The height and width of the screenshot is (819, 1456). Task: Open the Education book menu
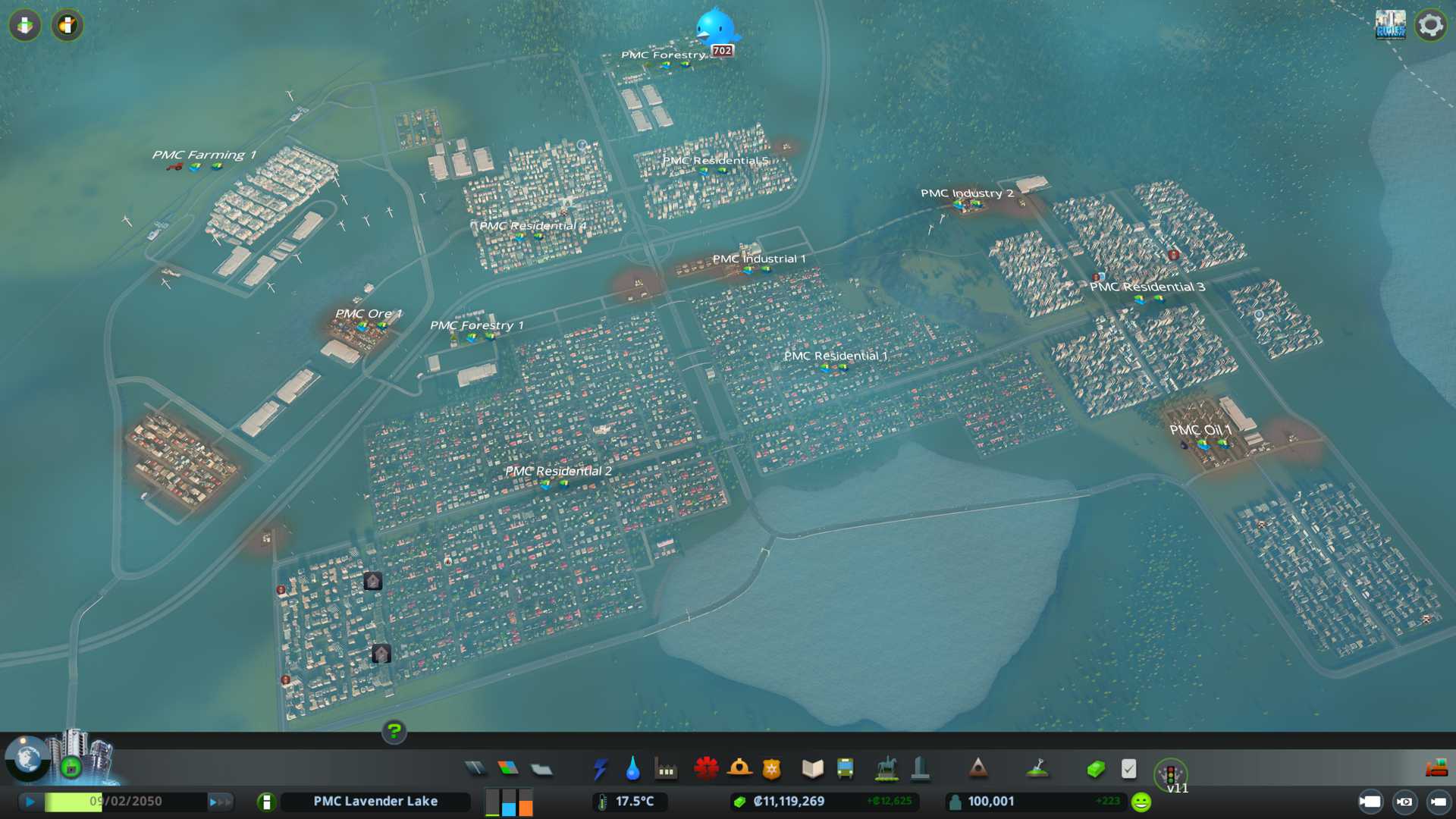tap(812, 769)
